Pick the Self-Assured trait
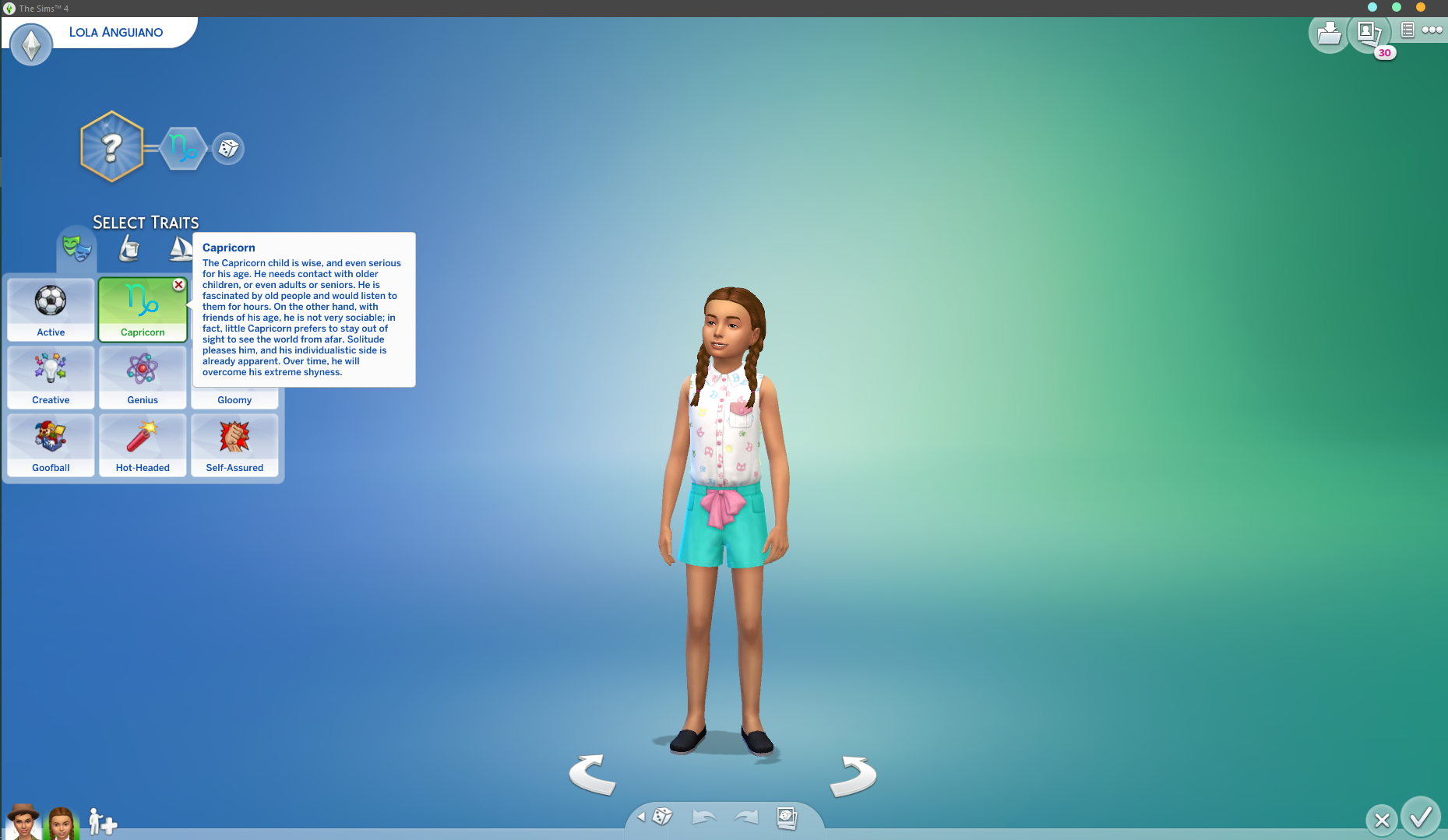1448x840 pixels. (234, 445)
